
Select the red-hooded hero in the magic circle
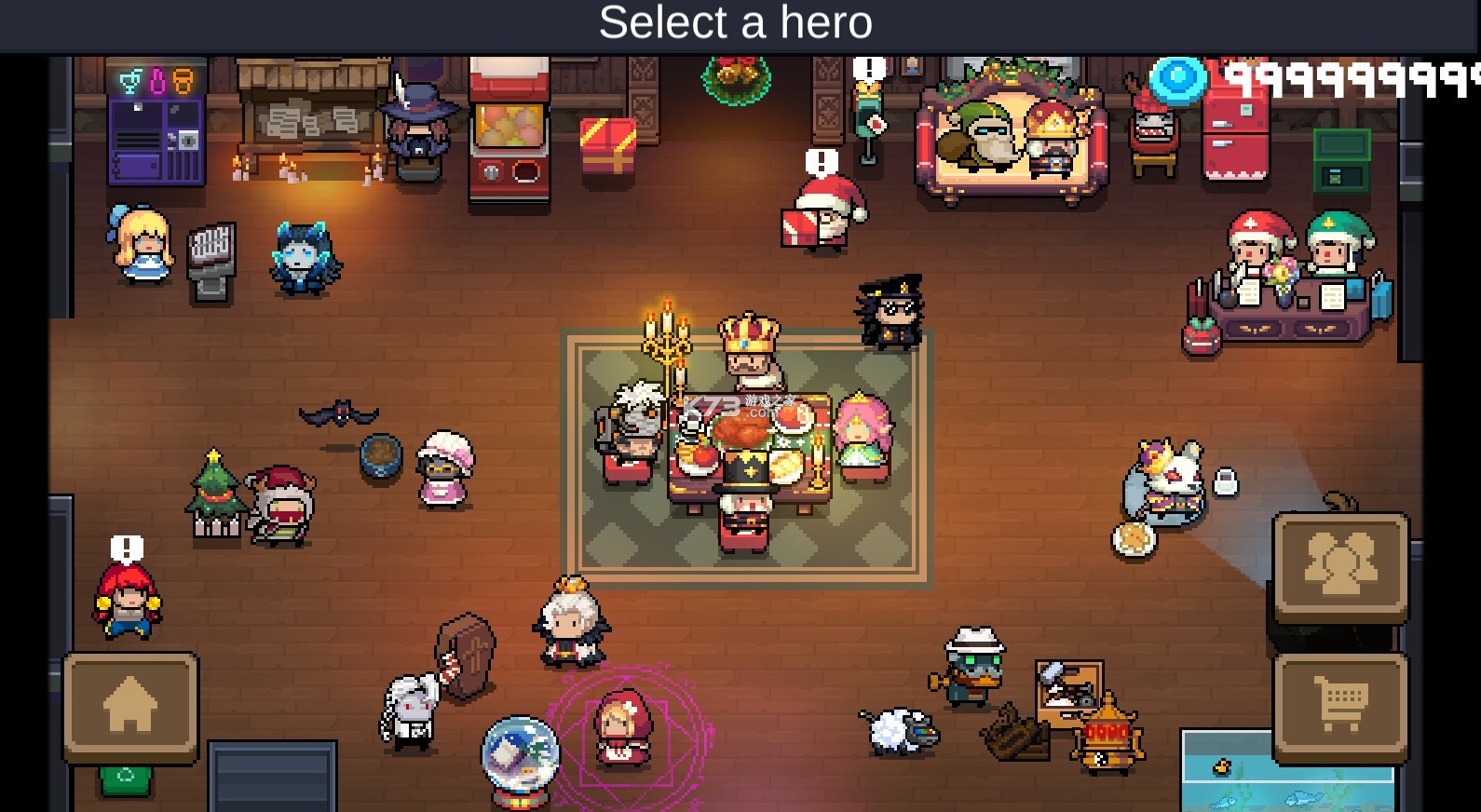[x=624, y=728]
